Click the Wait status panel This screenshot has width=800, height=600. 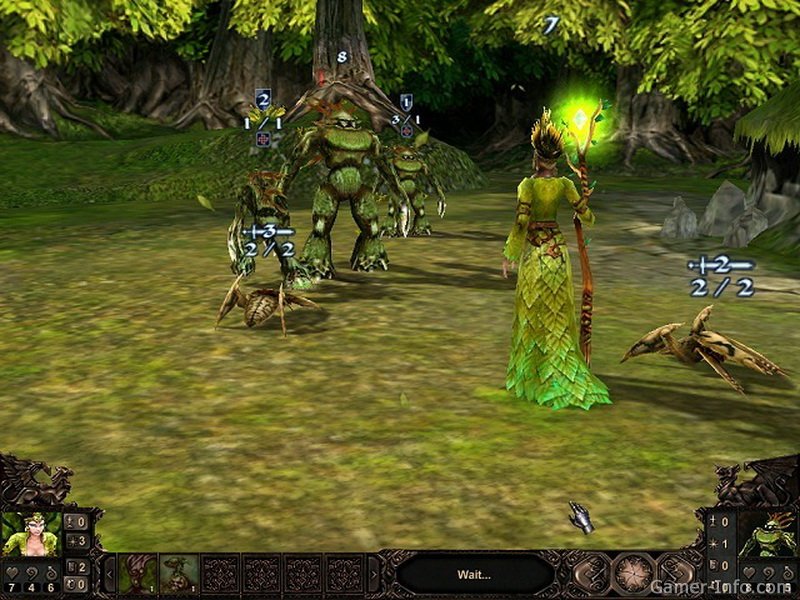tap(474, 574)
